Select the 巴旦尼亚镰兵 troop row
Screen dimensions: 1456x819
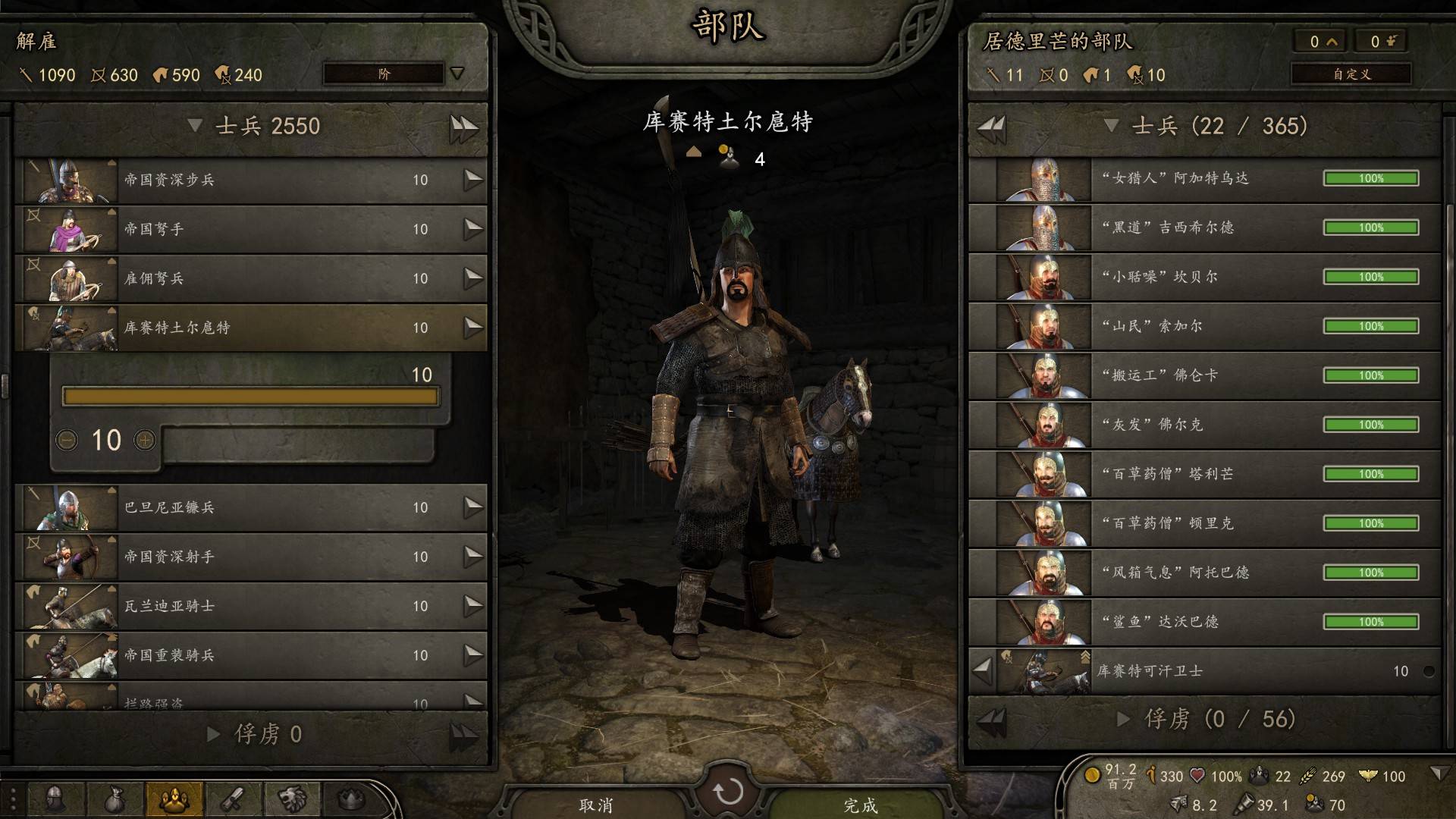(250, 507)
